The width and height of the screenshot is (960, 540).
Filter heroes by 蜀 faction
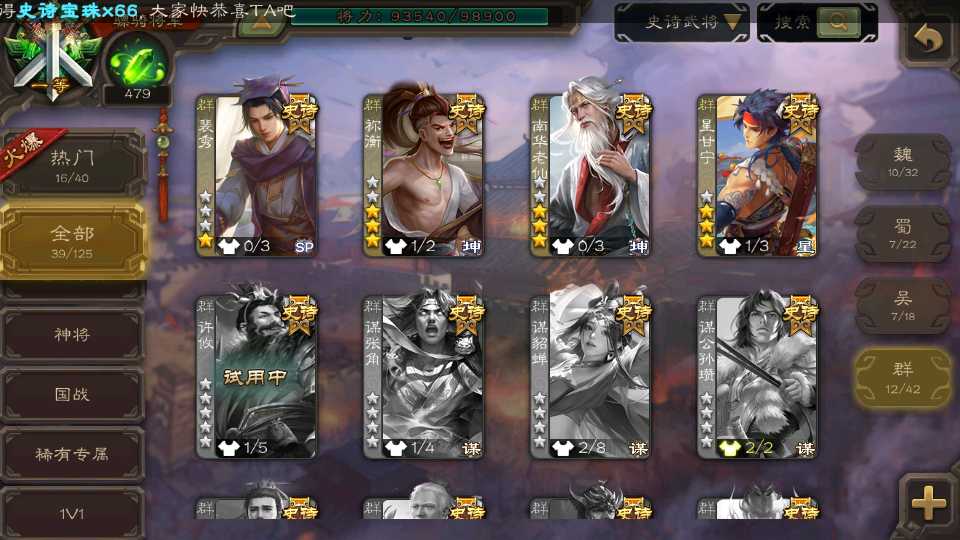point(903,234)
